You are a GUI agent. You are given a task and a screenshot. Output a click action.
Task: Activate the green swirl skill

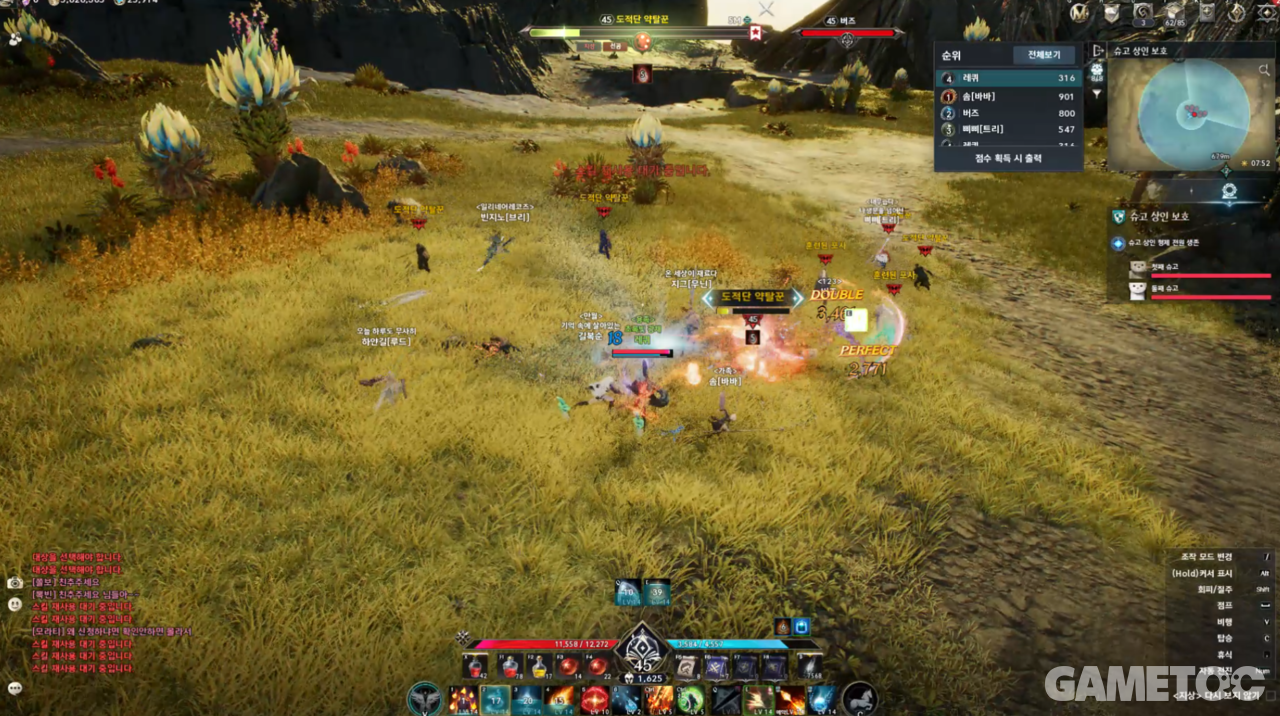click(691, 700)
